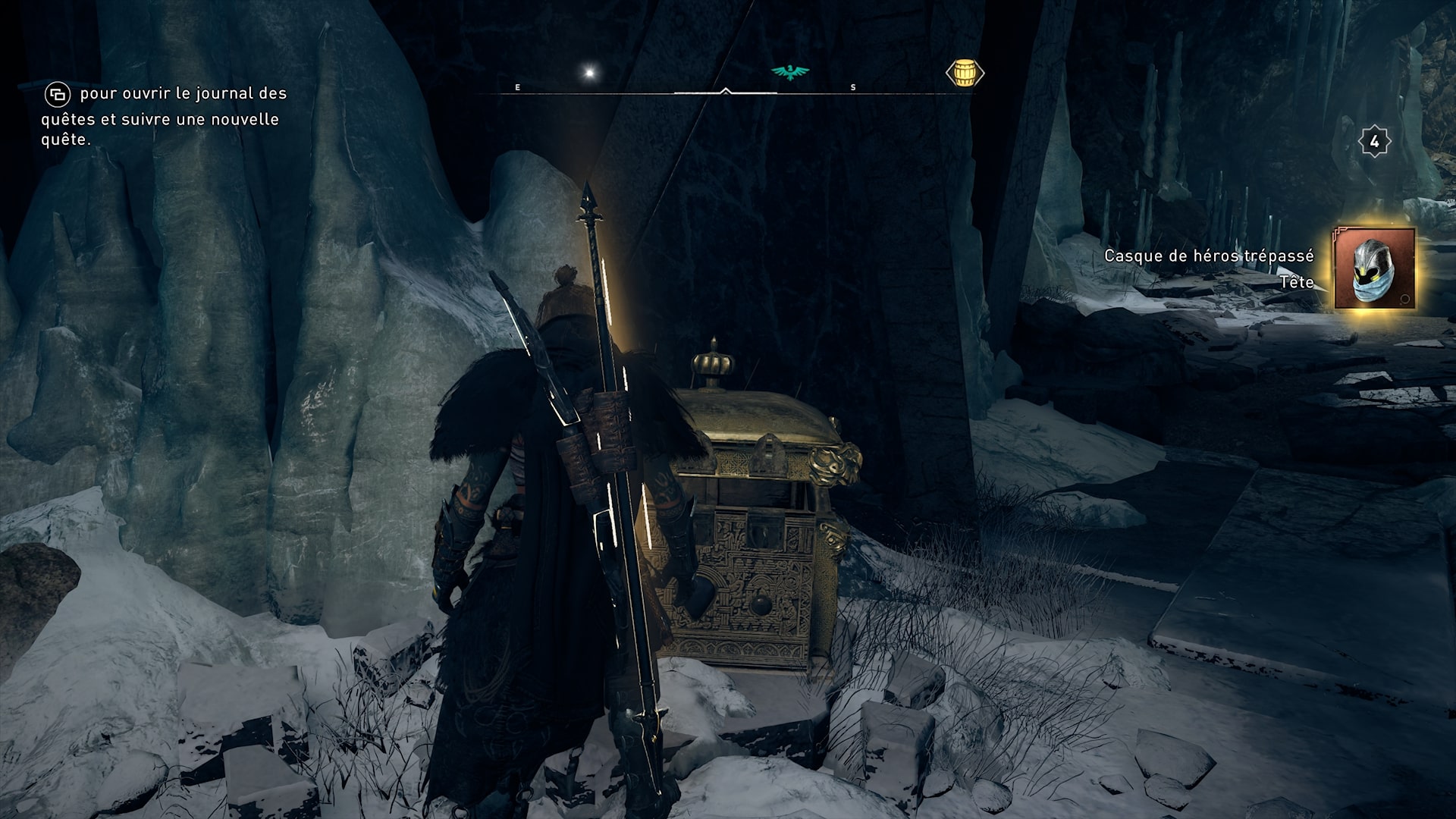The width and height of the screenshot is (1456, 819).
Task: Click the golden barrel marker on compass
Action: [965, 74]
